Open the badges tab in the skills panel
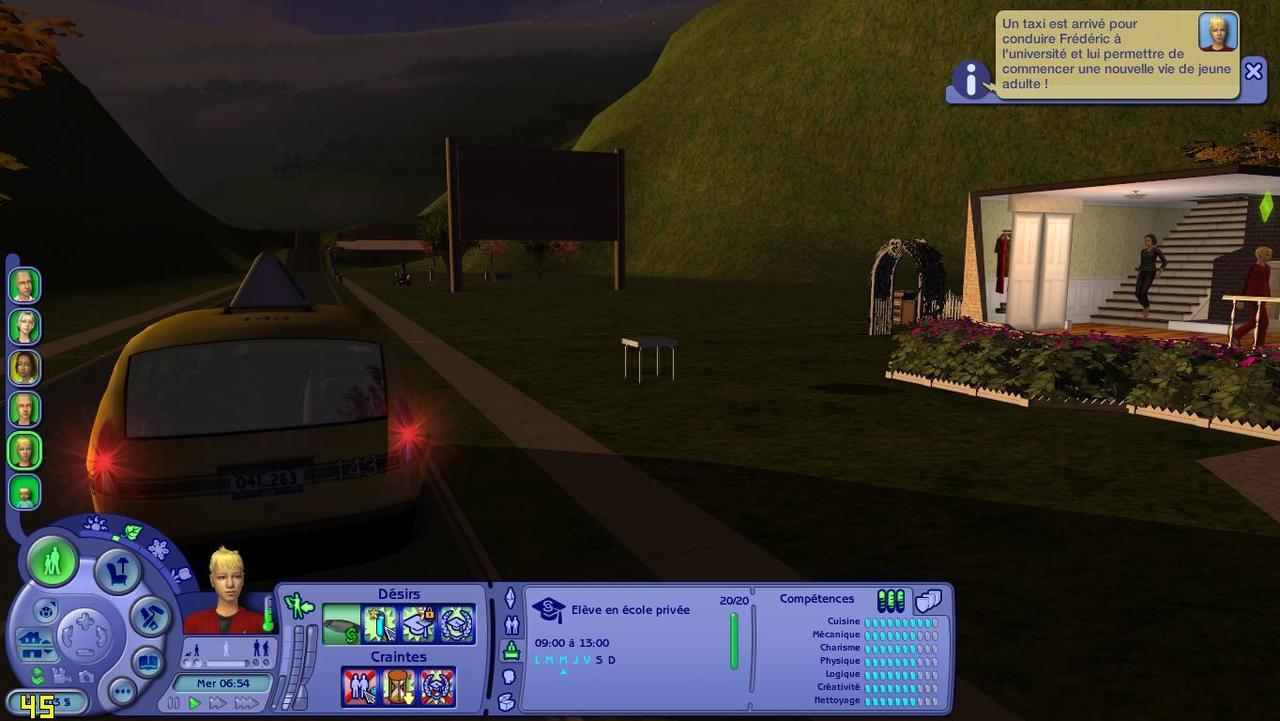This screenshot has width=1280, height=721. pos(929,600)
